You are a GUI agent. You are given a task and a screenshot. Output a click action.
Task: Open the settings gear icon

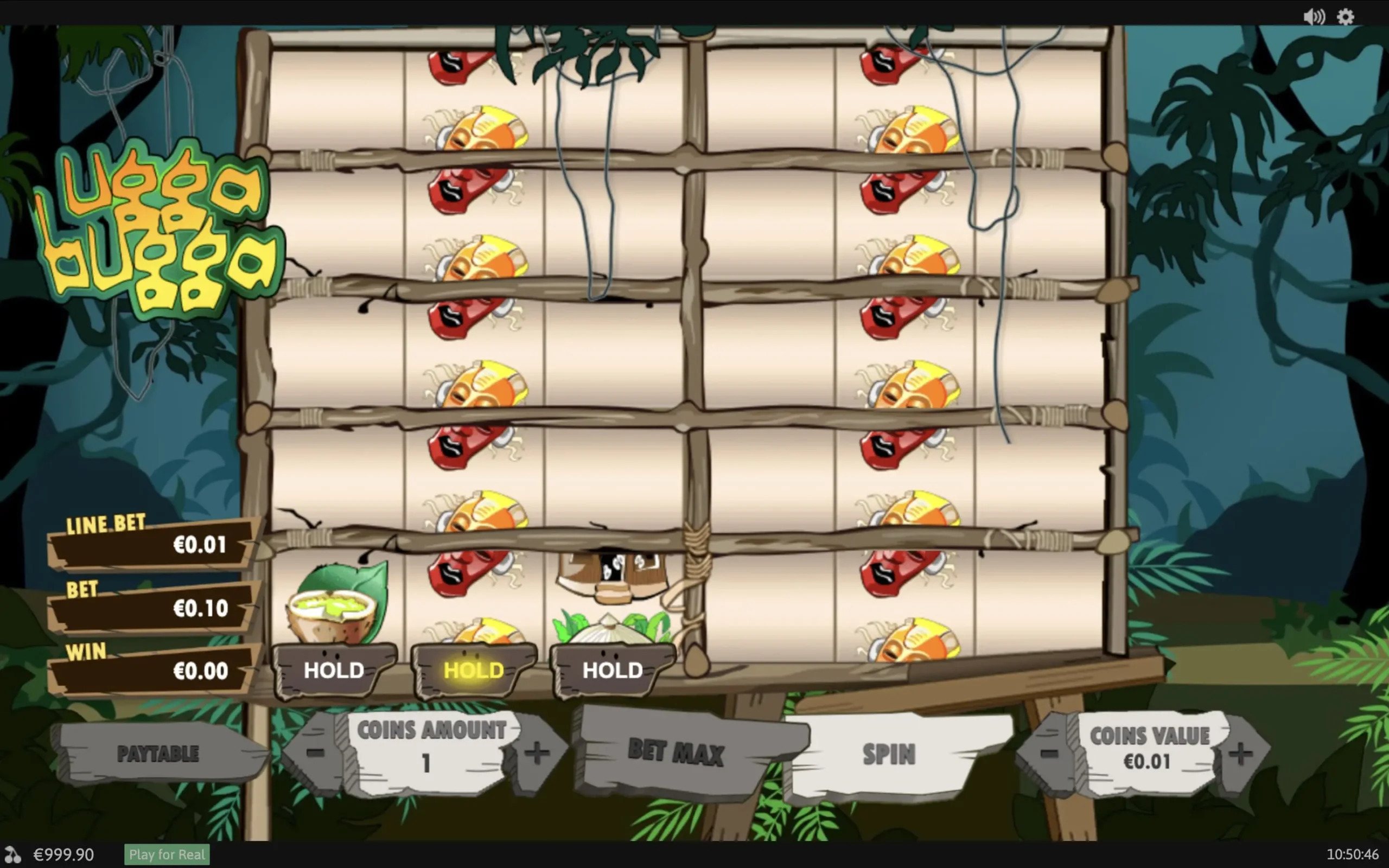1346,17
